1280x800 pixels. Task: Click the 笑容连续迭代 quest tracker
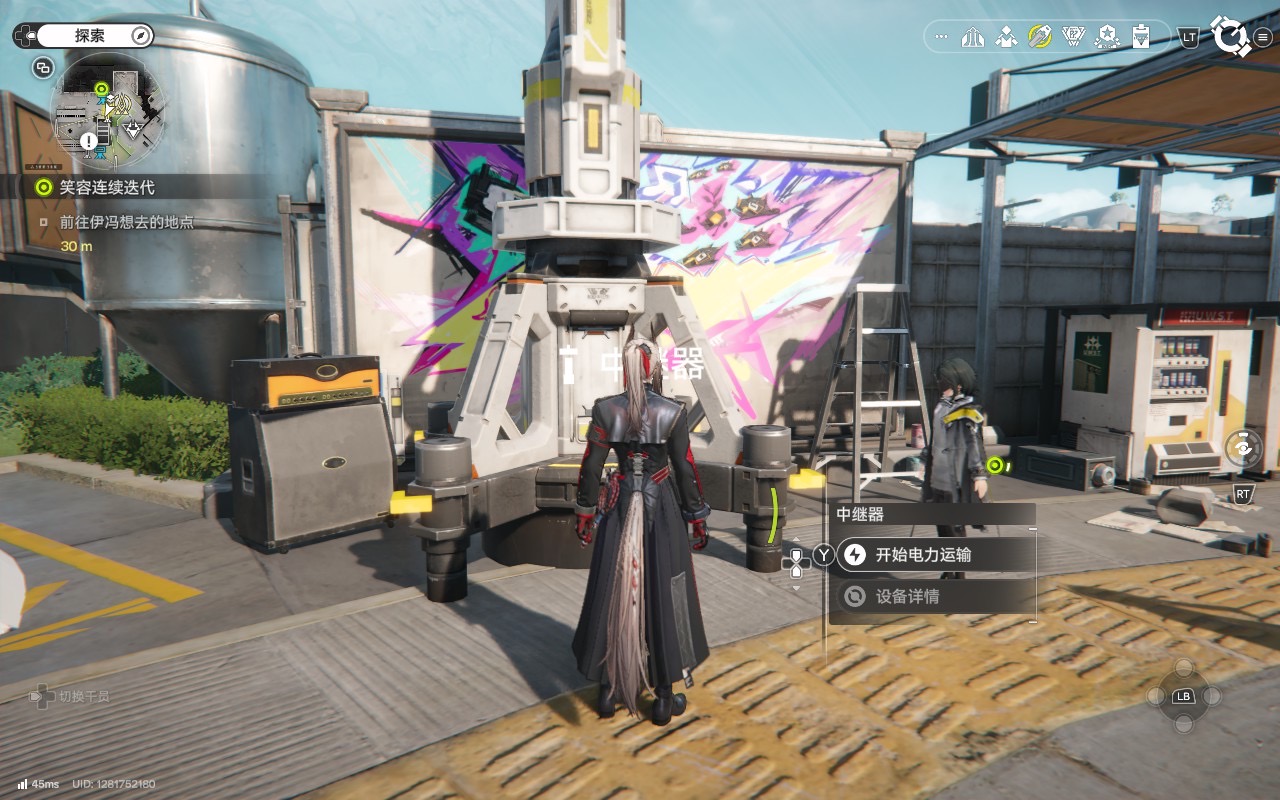106,187
